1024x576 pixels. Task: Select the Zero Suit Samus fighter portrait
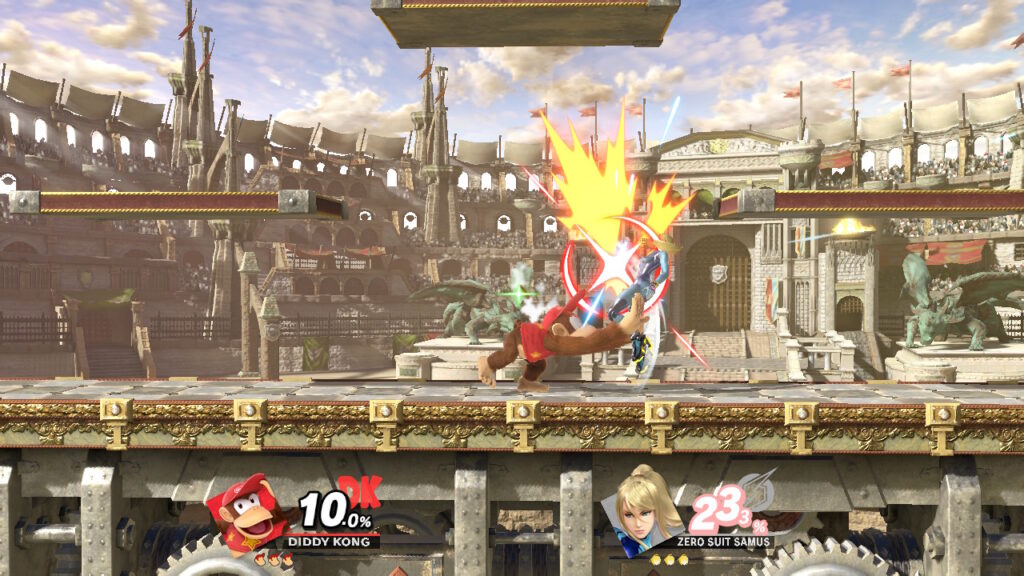(x=644, y=510)
